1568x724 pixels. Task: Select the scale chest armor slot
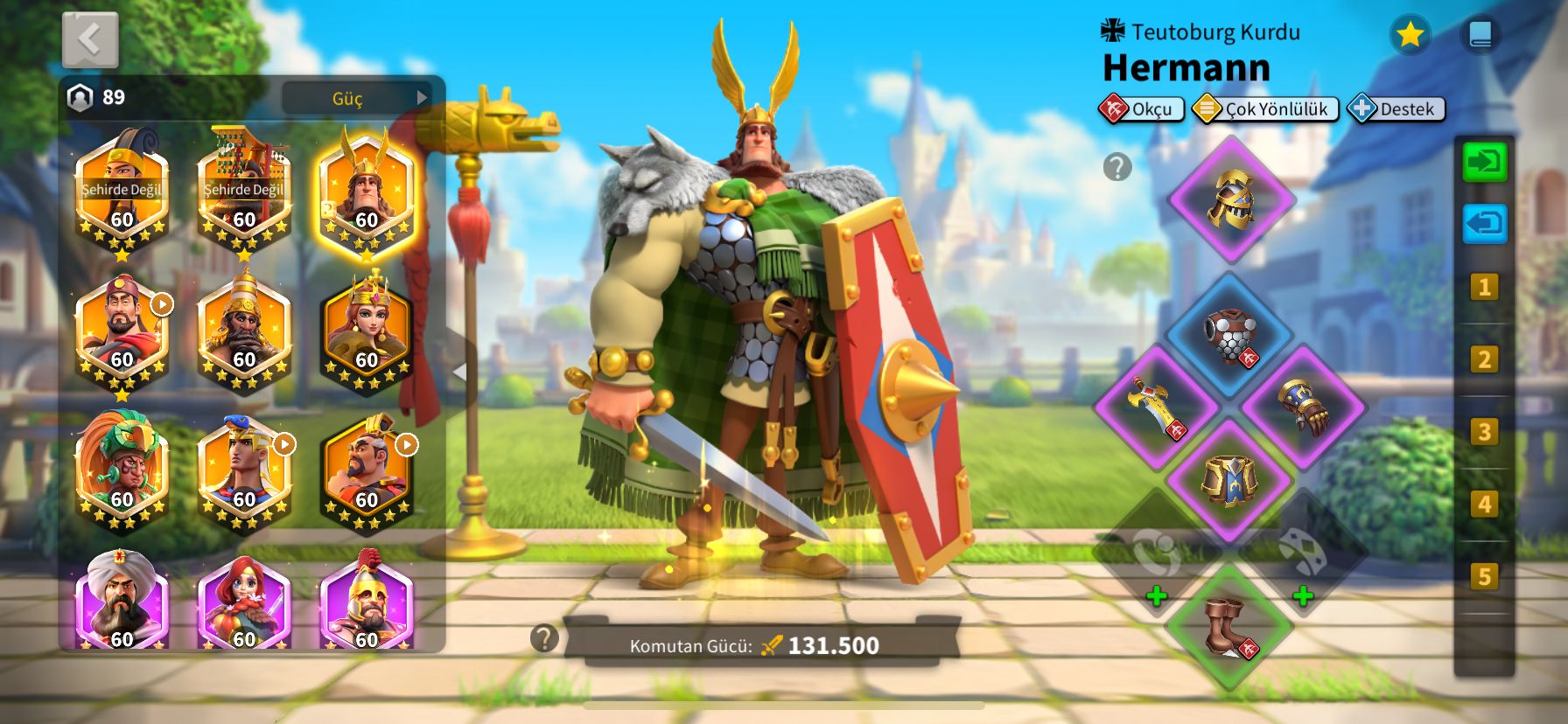tap(1229, 335)
